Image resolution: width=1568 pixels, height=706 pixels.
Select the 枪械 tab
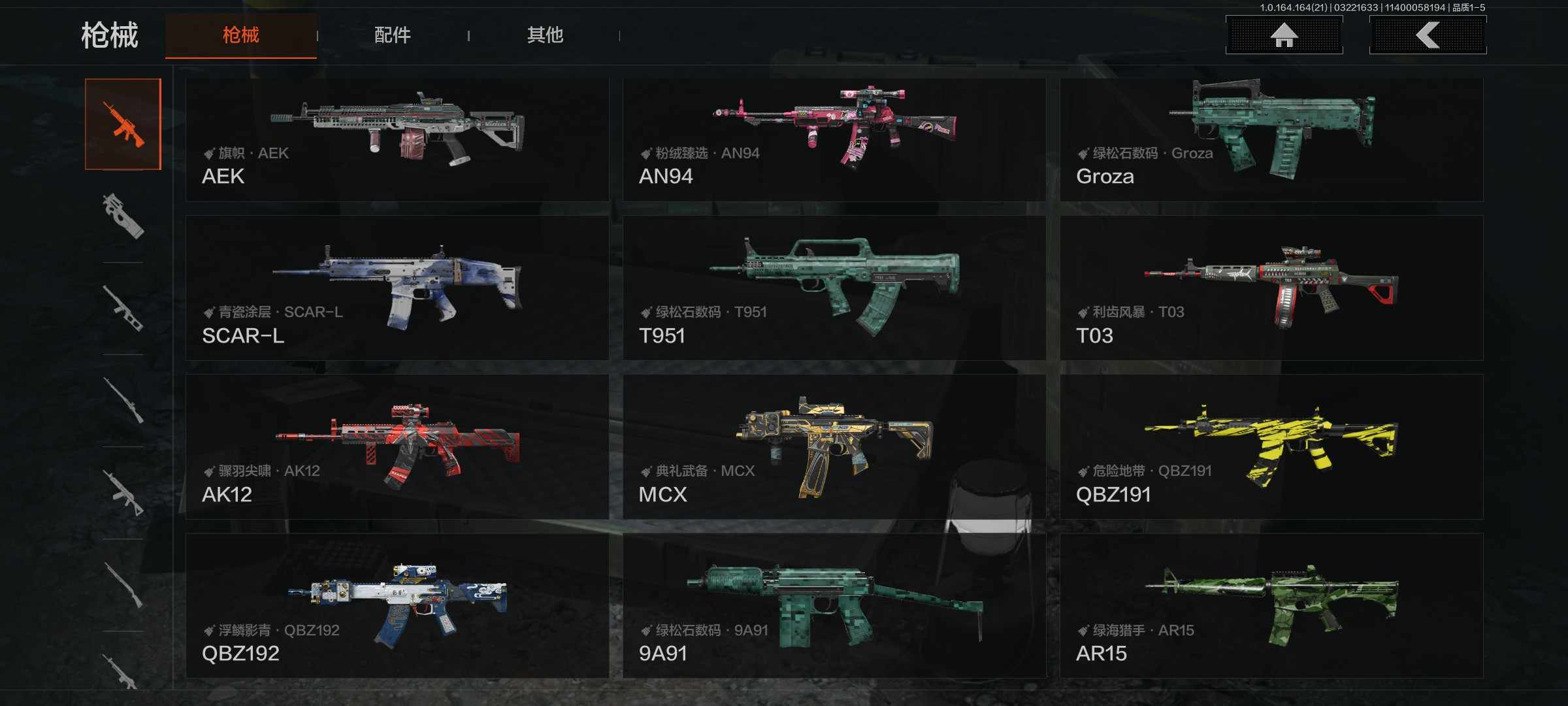[241, 35]
